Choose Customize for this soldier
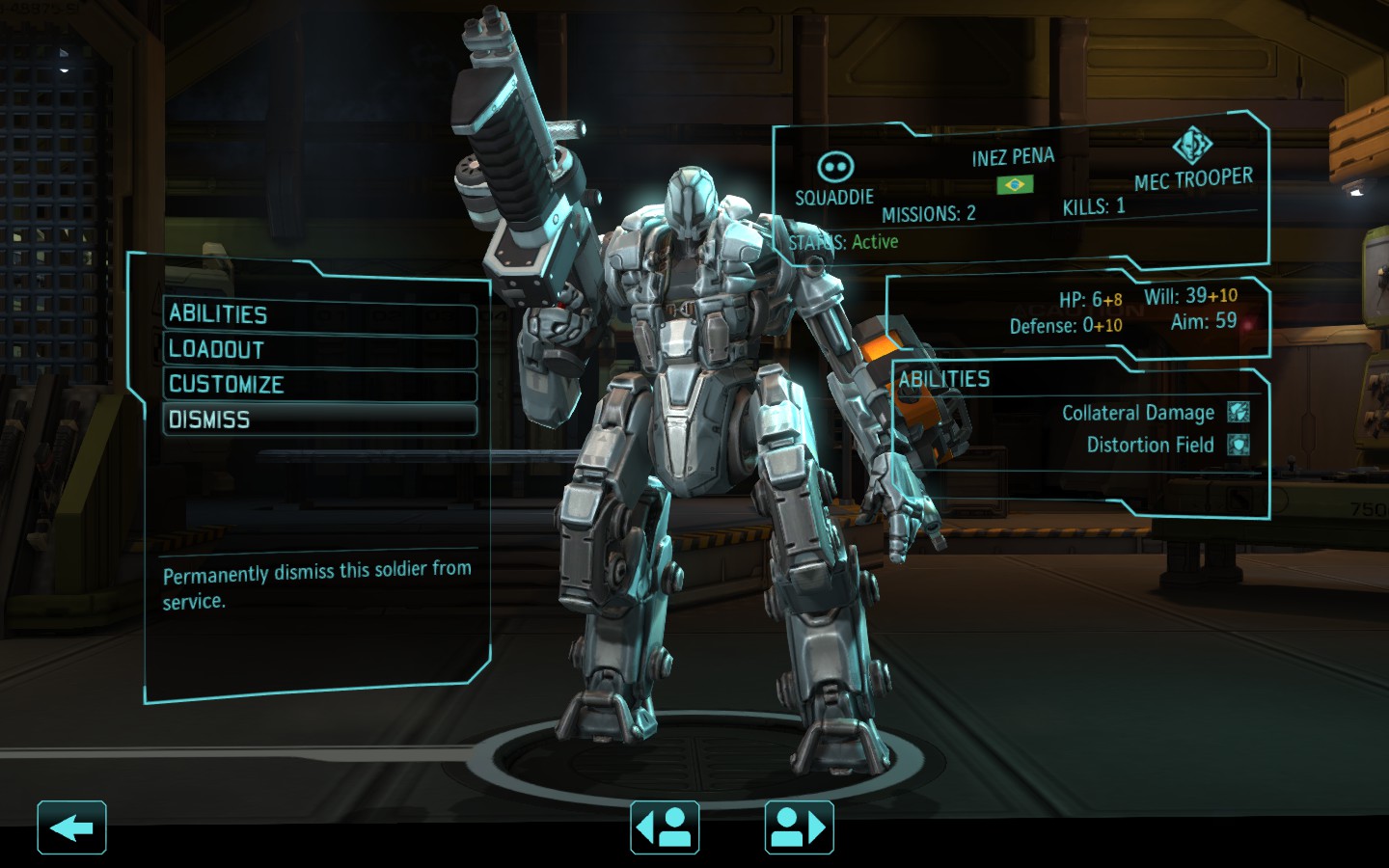1389x868 pixels. tap(319, 385)
